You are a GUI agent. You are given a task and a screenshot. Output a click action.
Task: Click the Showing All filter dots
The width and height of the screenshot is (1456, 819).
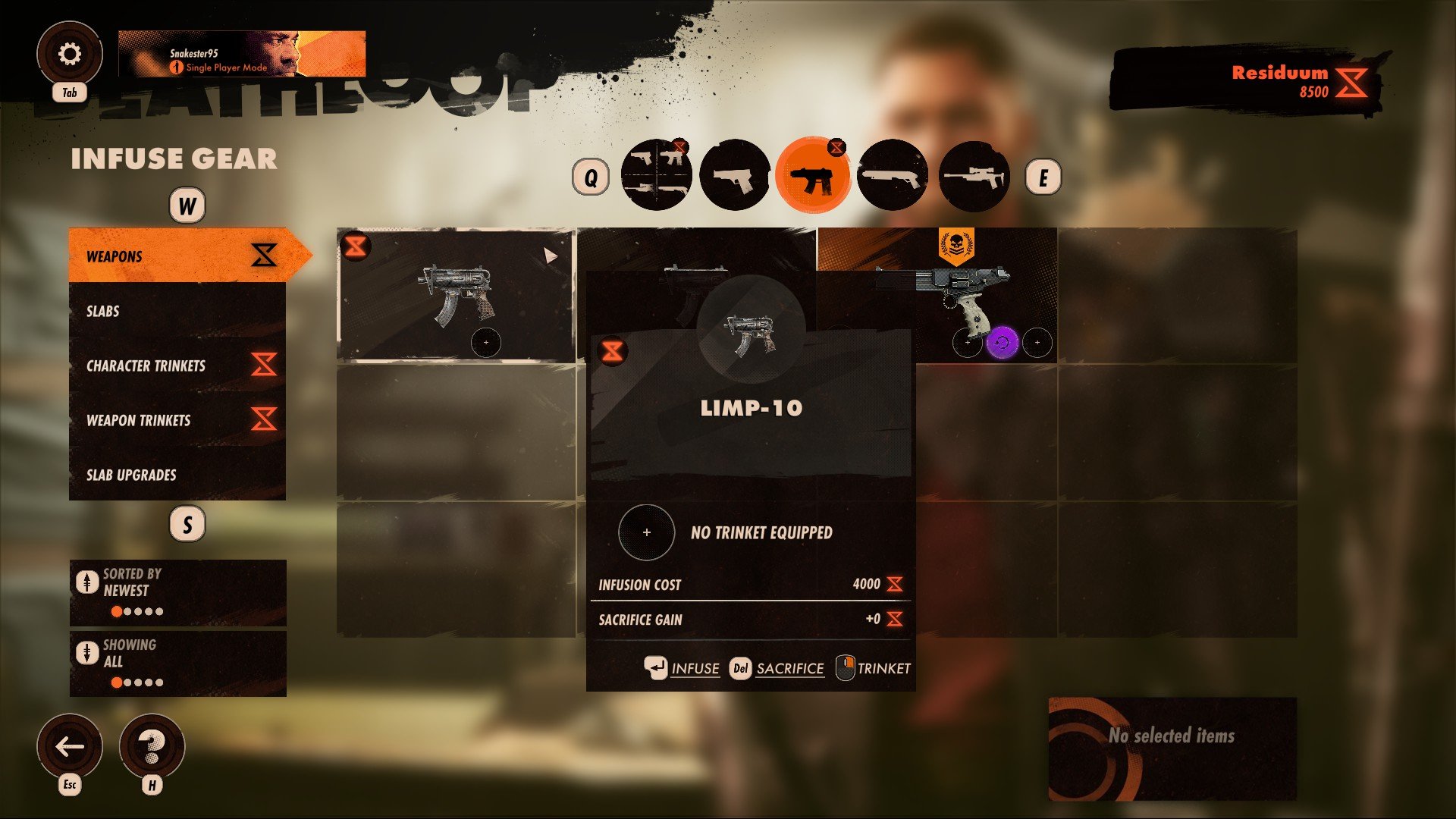point(136,682)
